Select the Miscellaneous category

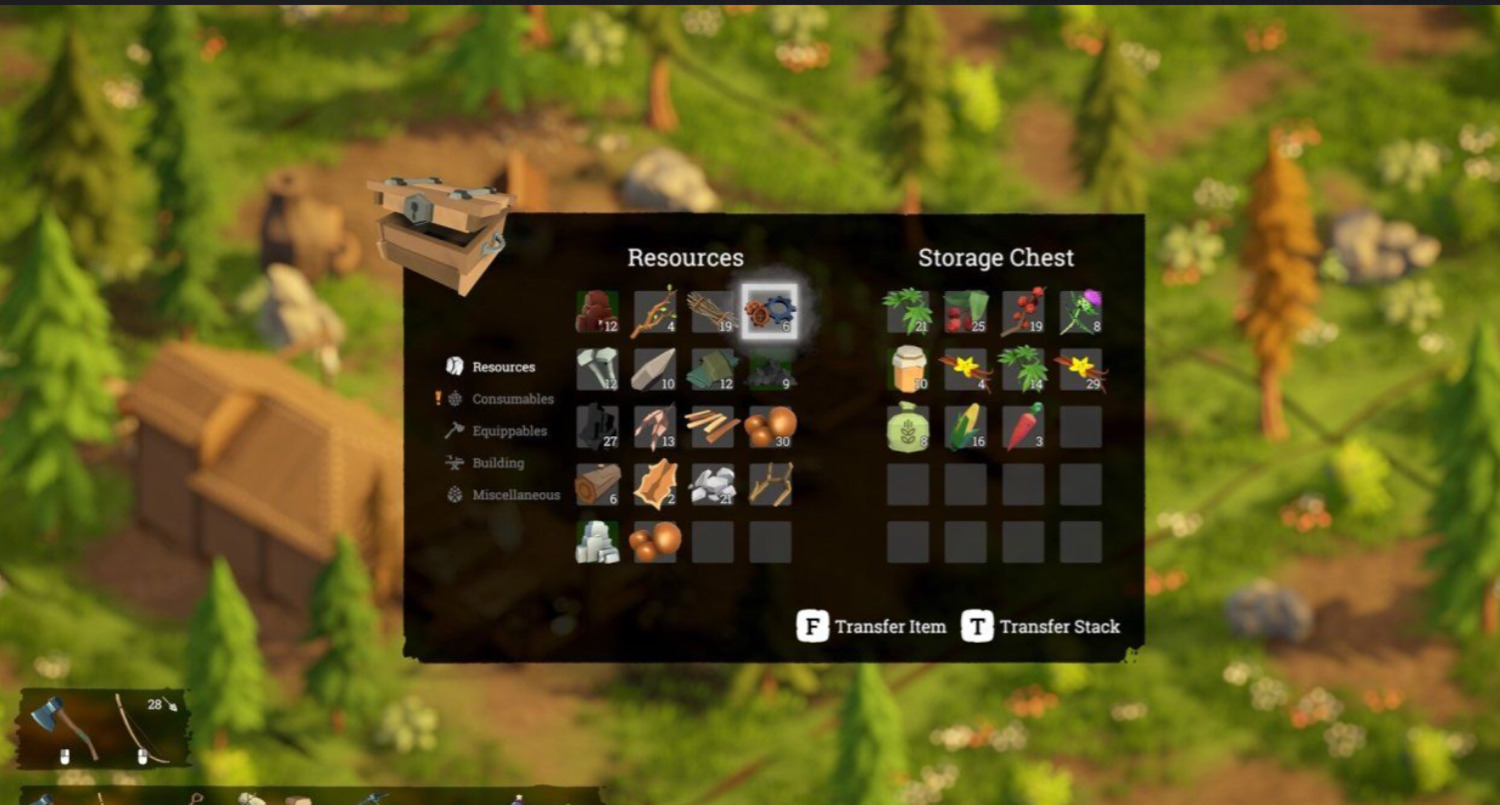tap(515, 495)
